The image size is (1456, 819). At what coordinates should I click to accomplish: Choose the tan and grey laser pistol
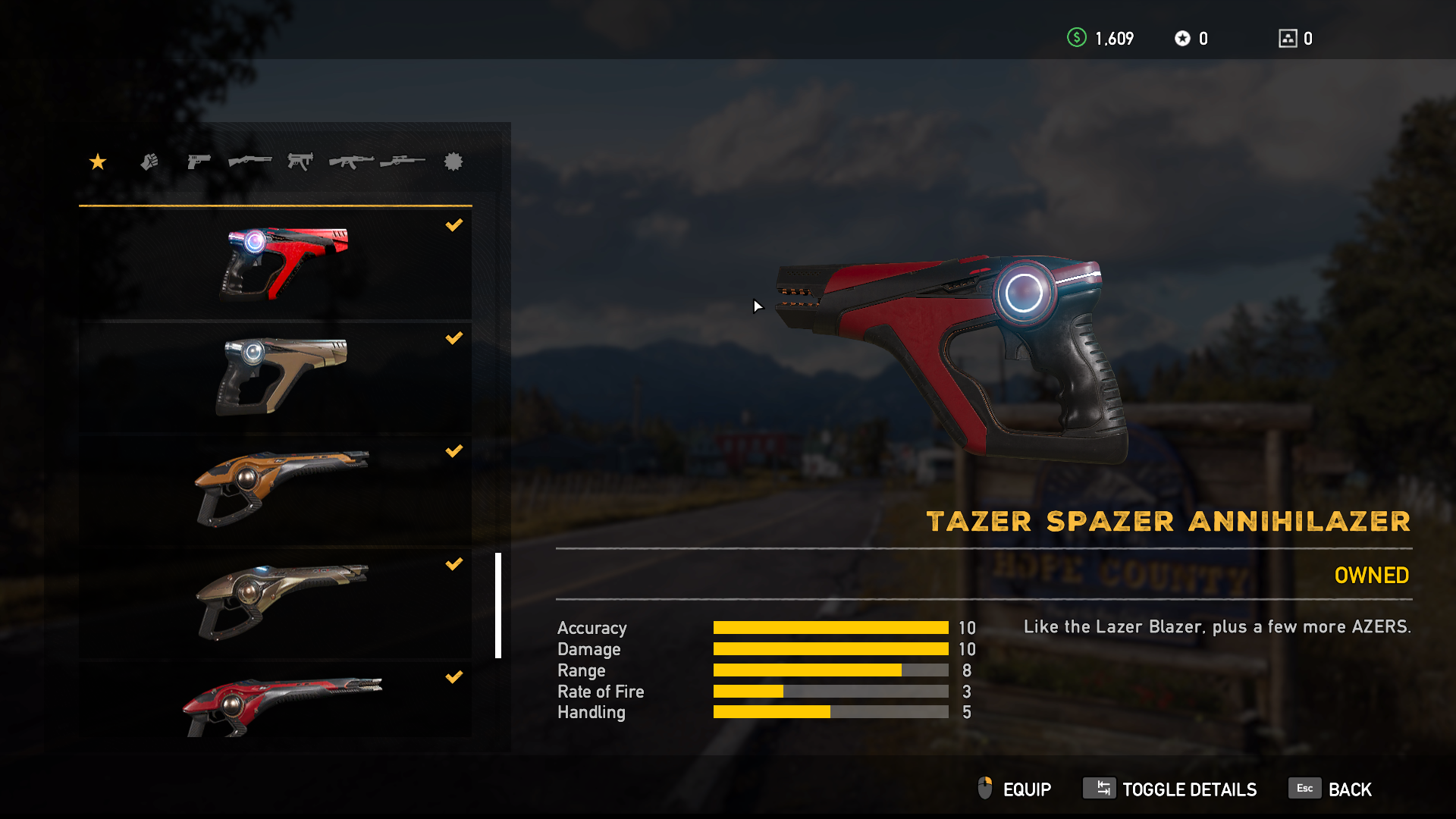tap(276, 376)
